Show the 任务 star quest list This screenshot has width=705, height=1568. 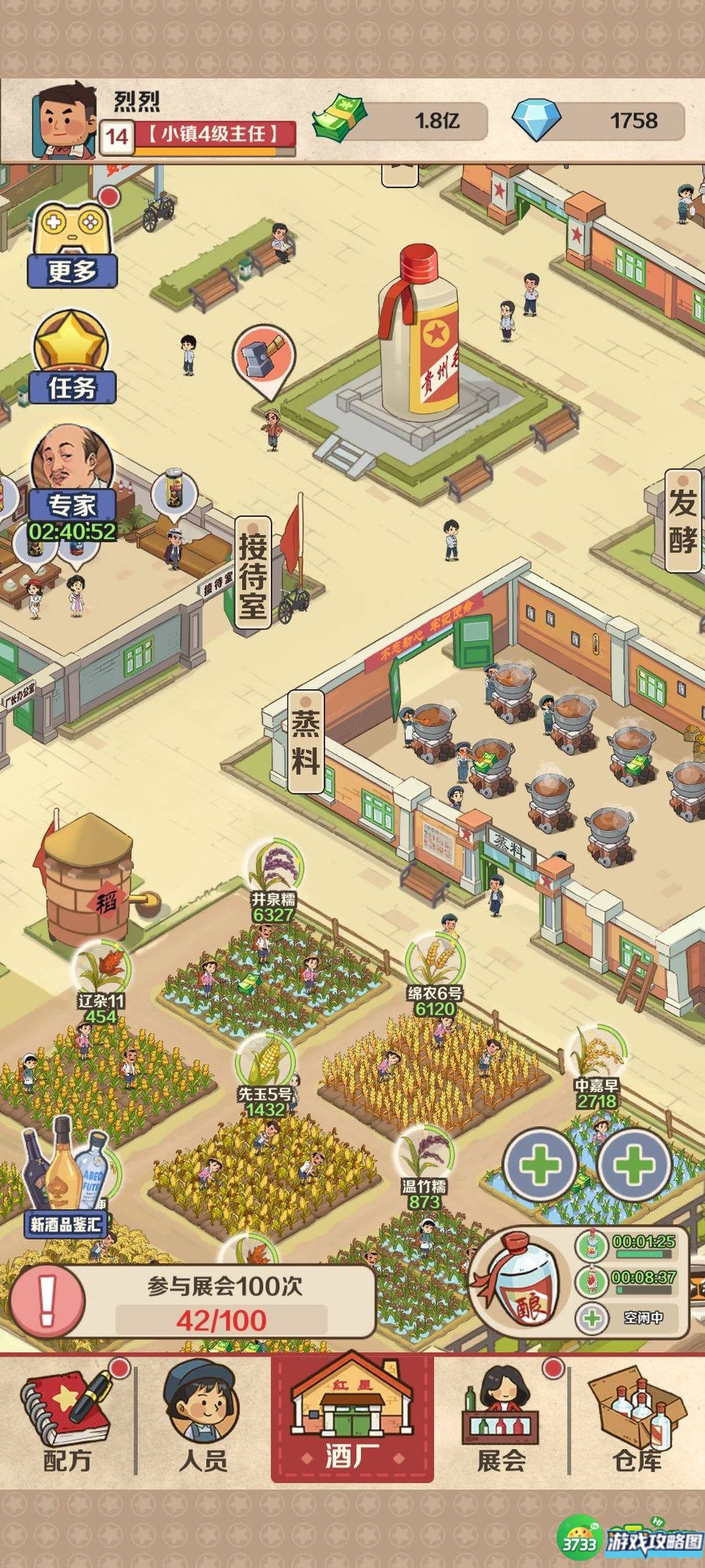[72, 357]
